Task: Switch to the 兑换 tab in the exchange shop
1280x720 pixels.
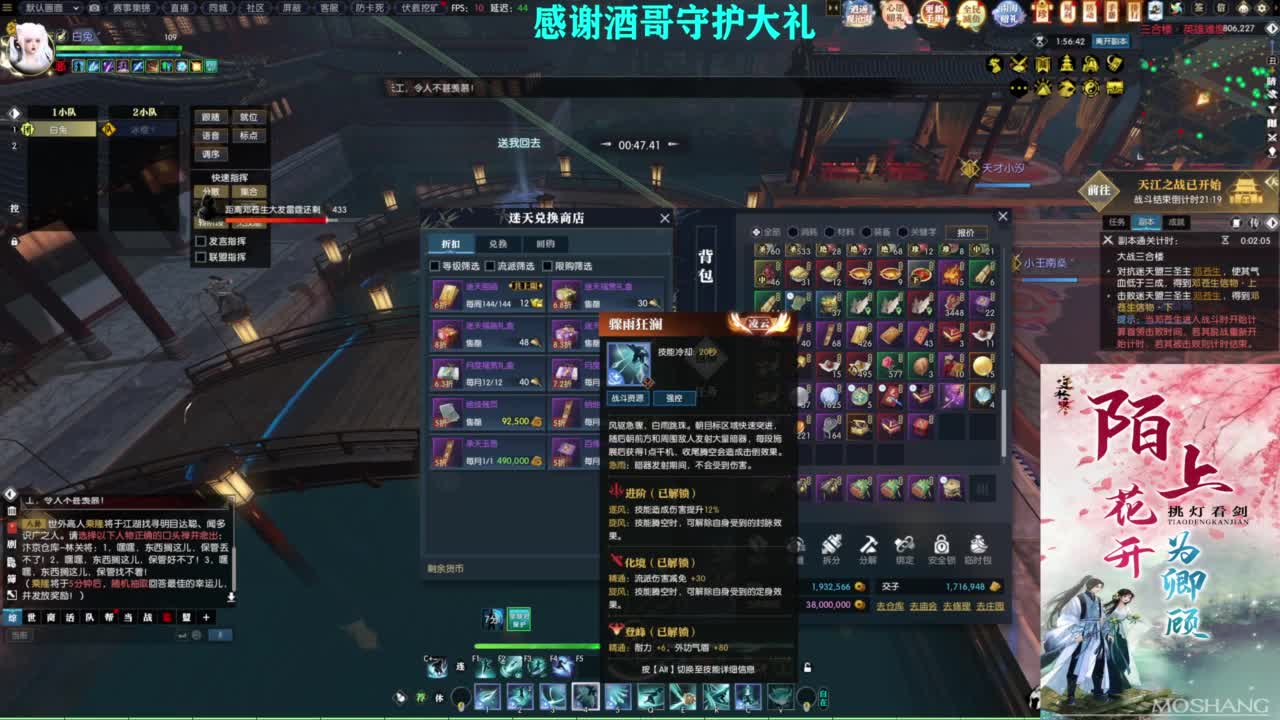Action: (x=498, y=244)
